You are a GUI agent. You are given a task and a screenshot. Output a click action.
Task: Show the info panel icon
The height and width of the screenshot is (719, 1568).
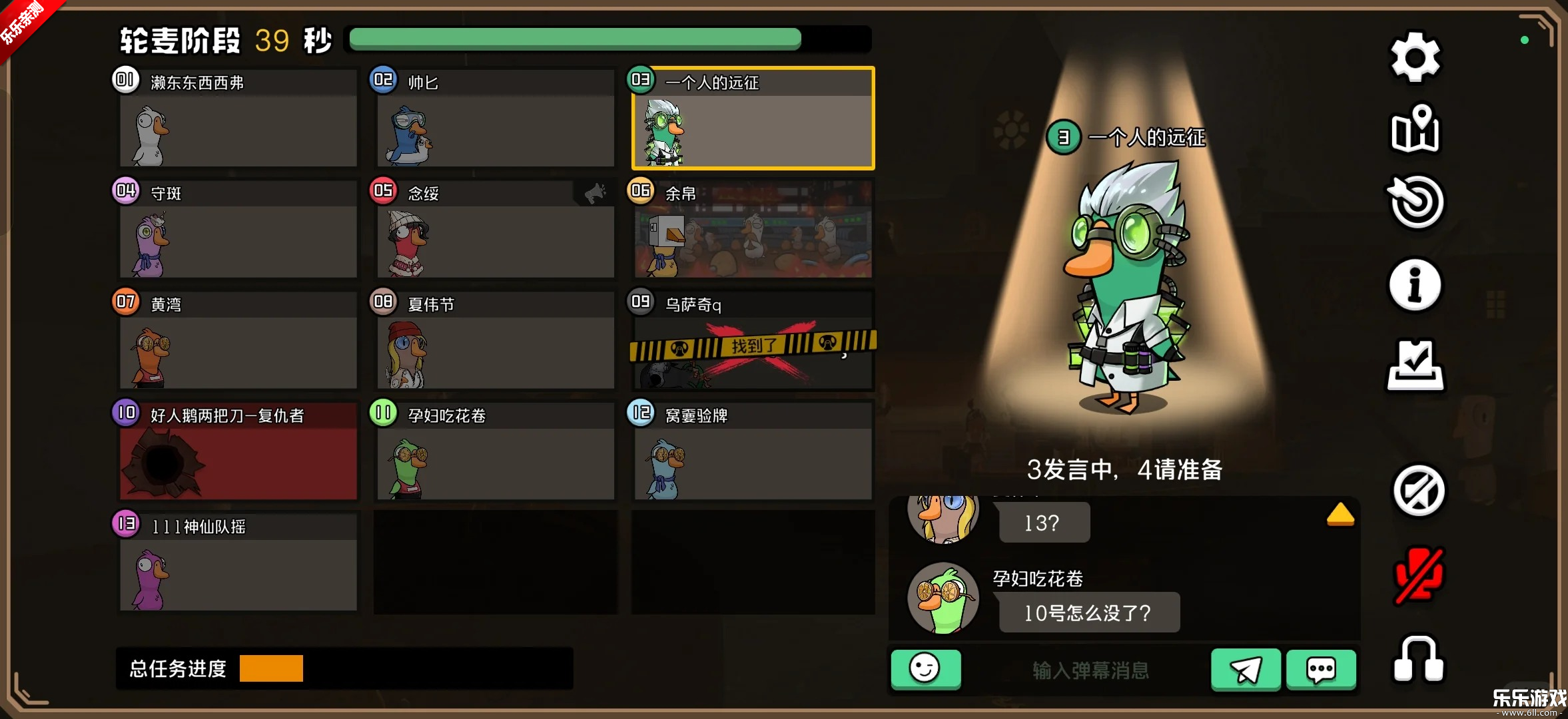pyautogui.click(x=1415, y=285)
